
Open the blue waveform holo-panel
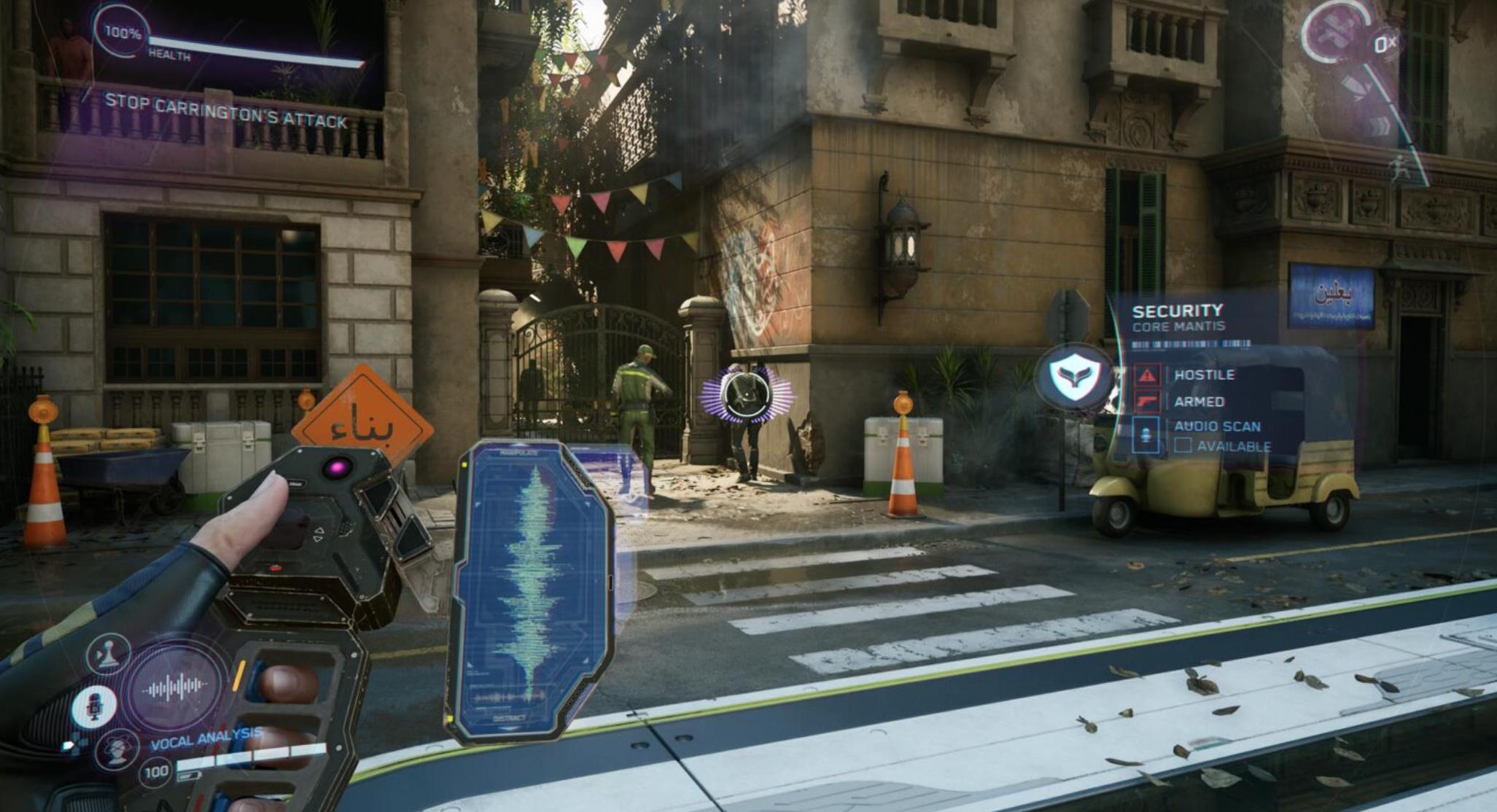530,590
